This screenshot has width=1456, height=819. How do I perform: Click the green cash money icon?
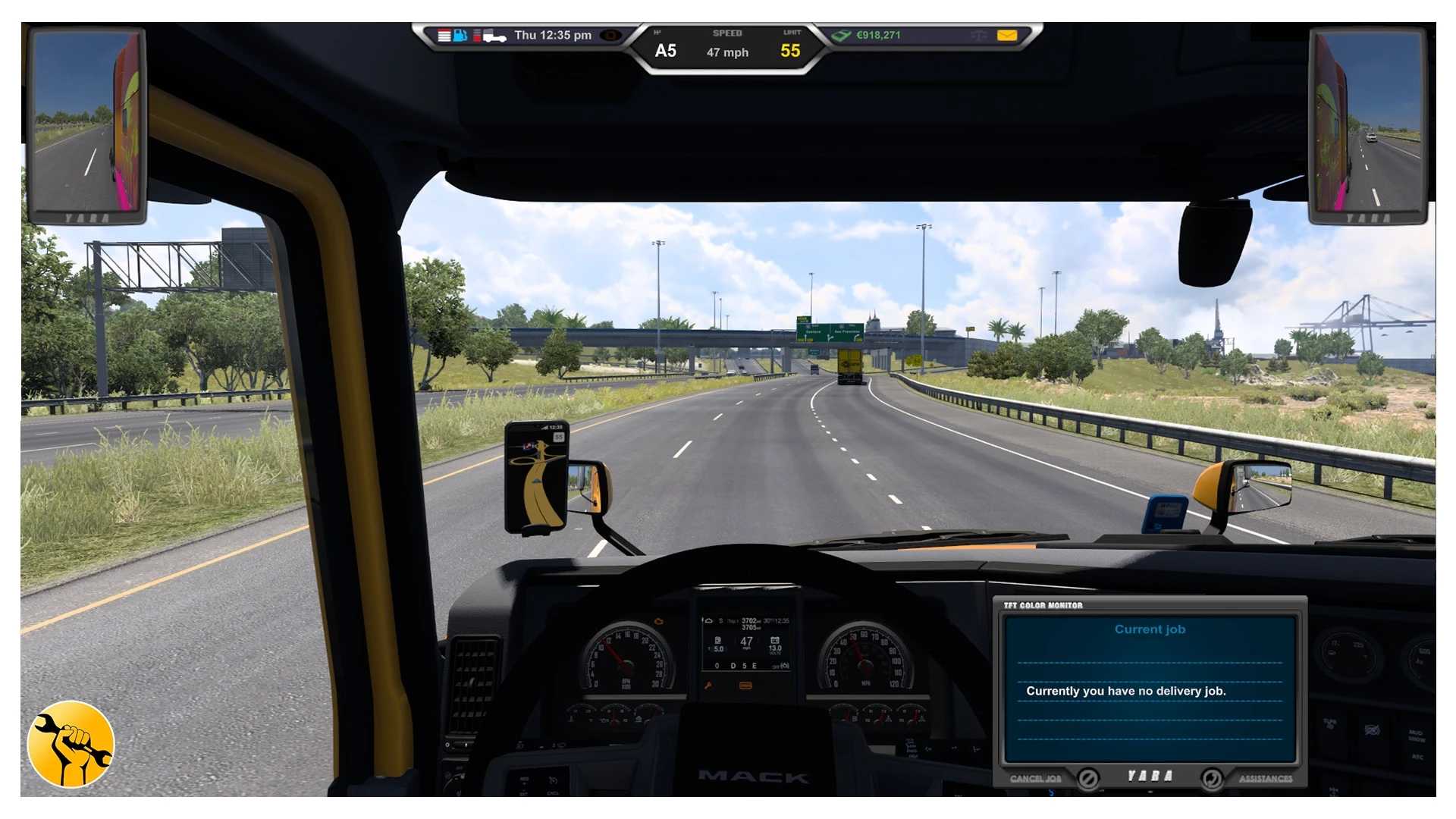pyautogui.click(x=841, y=36)
